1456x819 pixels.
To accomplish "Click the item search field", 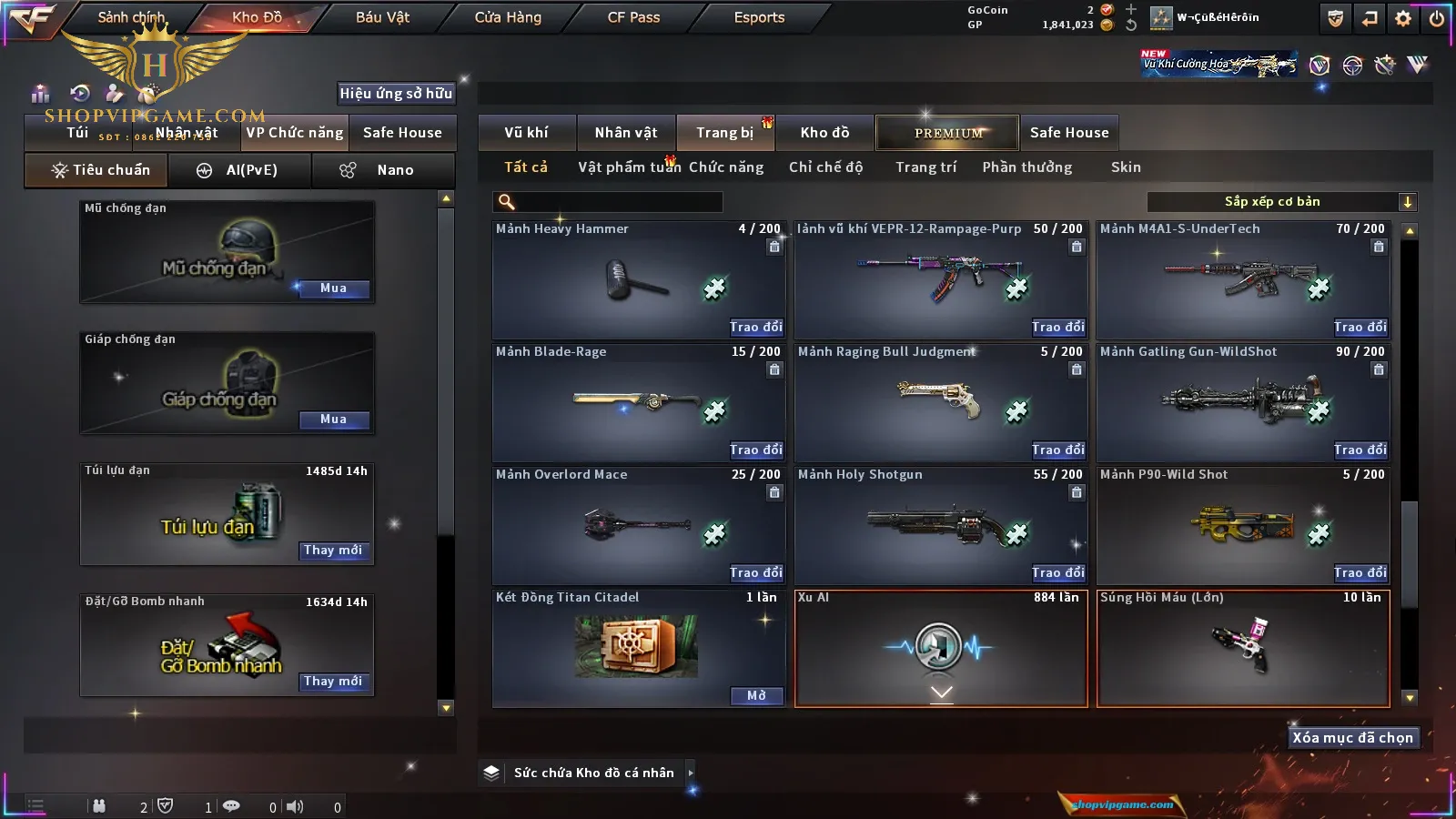I will click(x=608, y=202).
